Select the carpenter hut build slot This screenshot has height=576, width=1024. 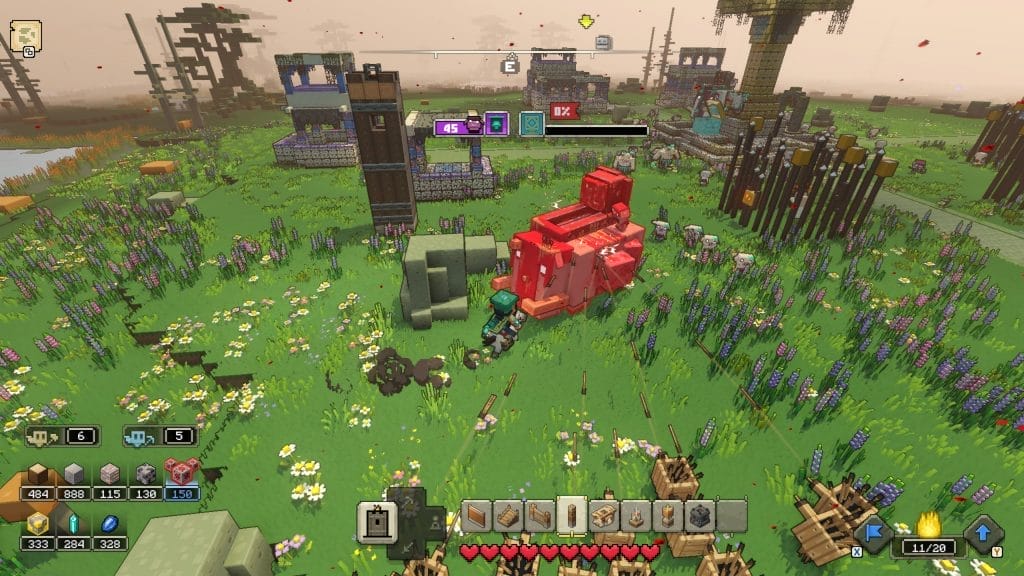click(x=602, y=516)
